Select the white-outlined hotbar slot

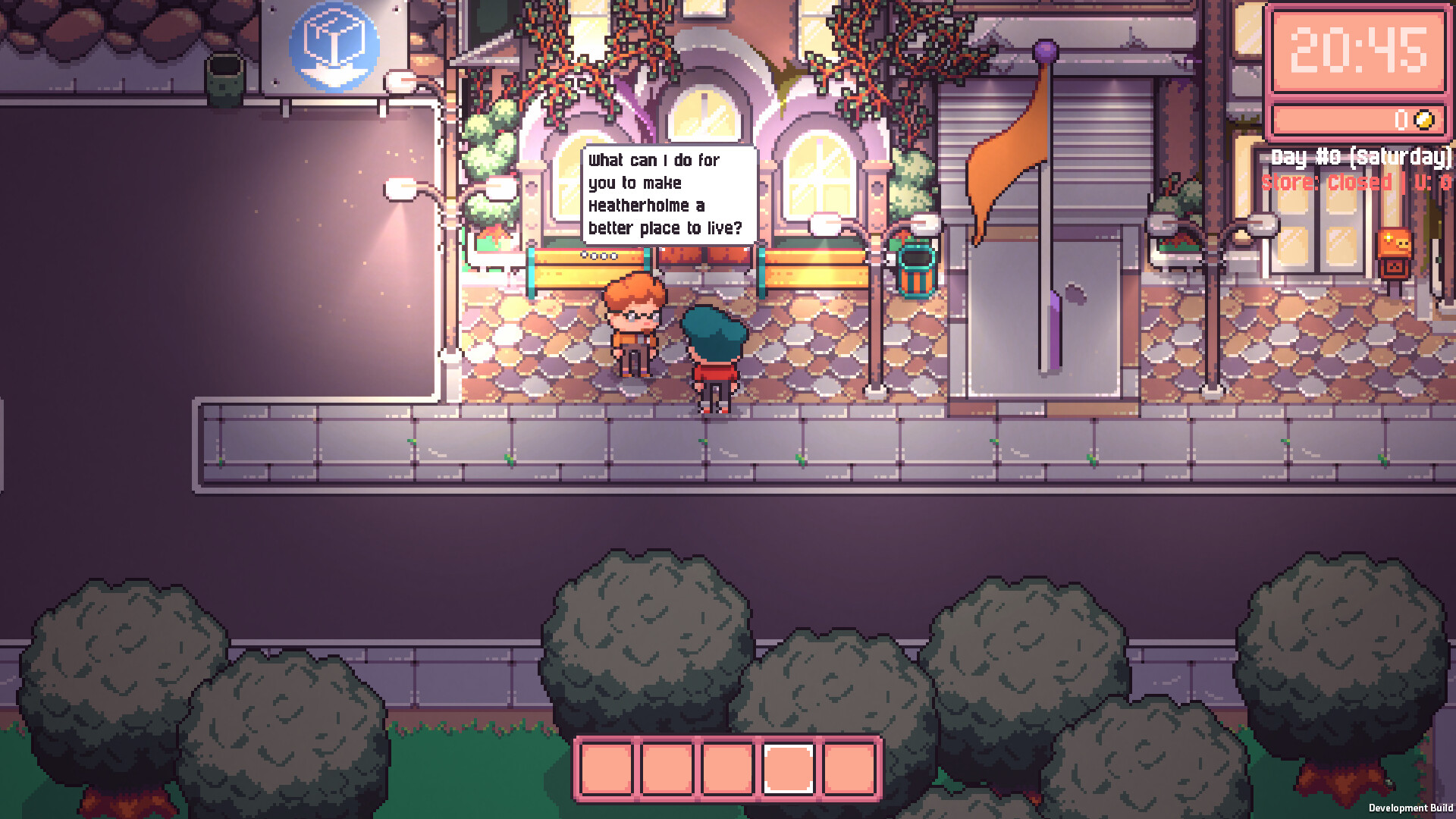click(x=788, y=768)
